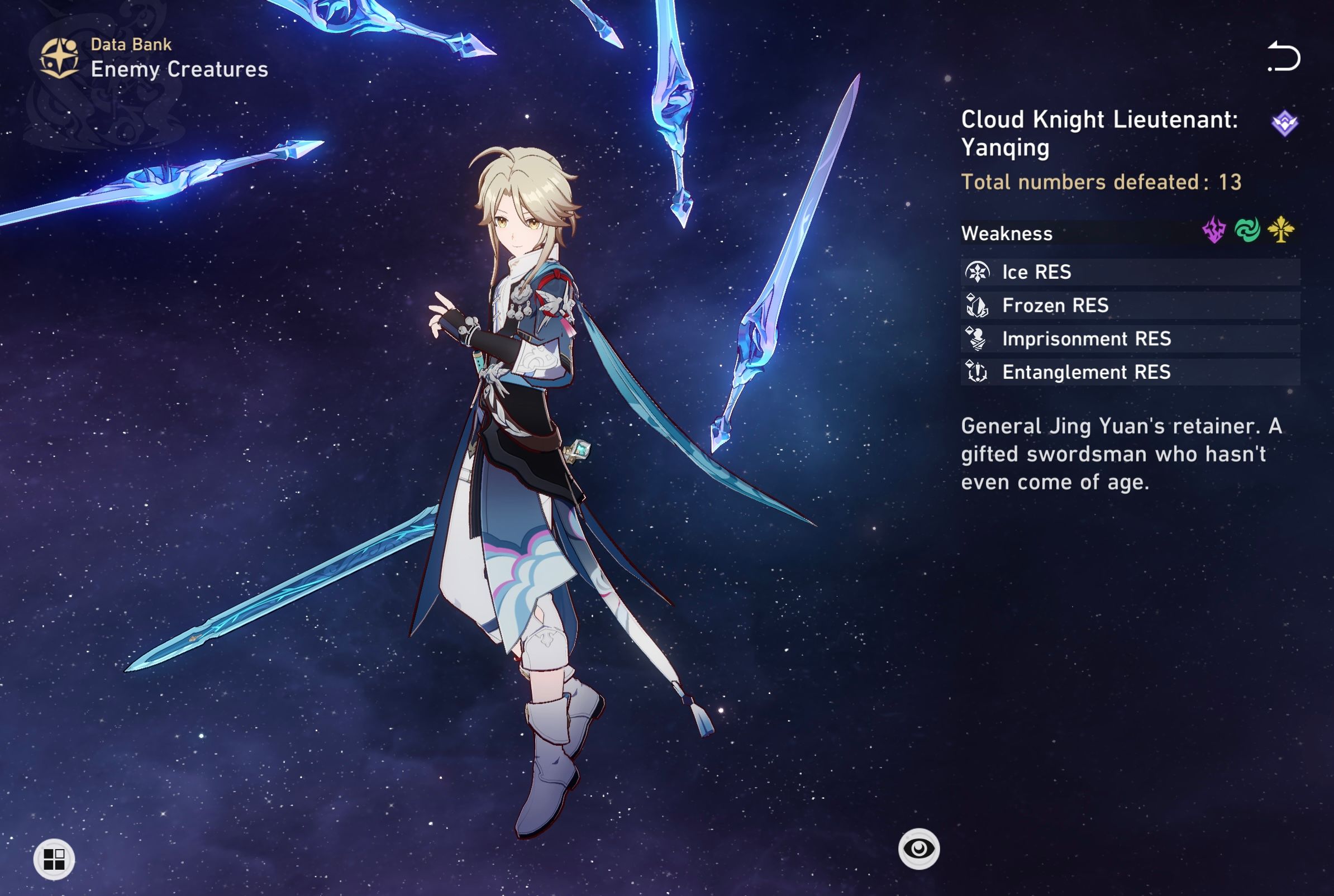Click the Entanglement RES icon
Screen dimensions: 1334x896
[x=979, y=372]
